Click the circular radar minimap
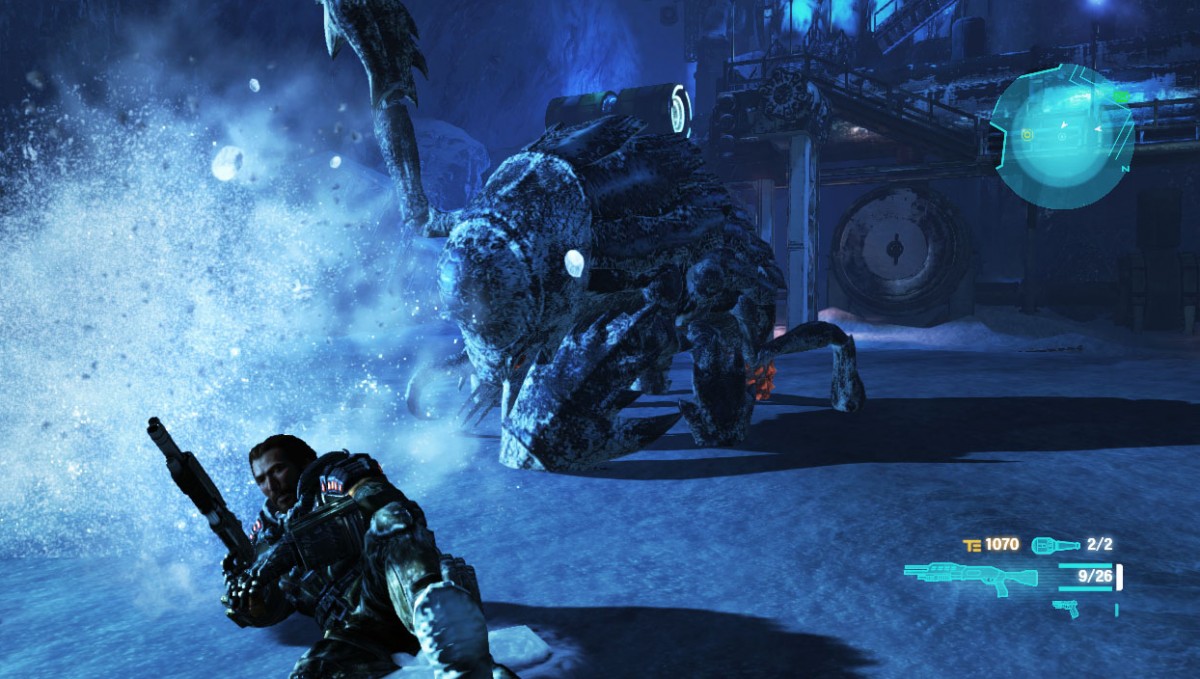Screen dimensions: 1200x679 point(1063,135)
